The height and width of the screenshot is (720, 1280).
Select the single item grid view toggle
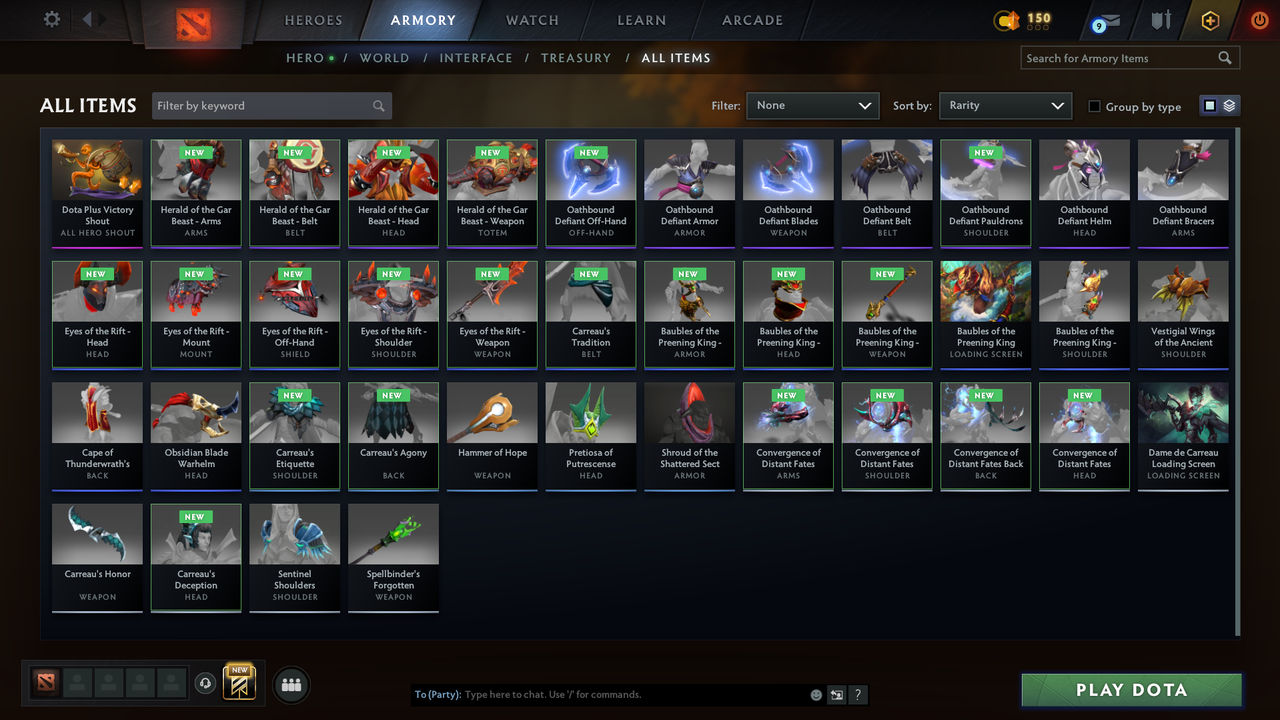pos(1211,104)
